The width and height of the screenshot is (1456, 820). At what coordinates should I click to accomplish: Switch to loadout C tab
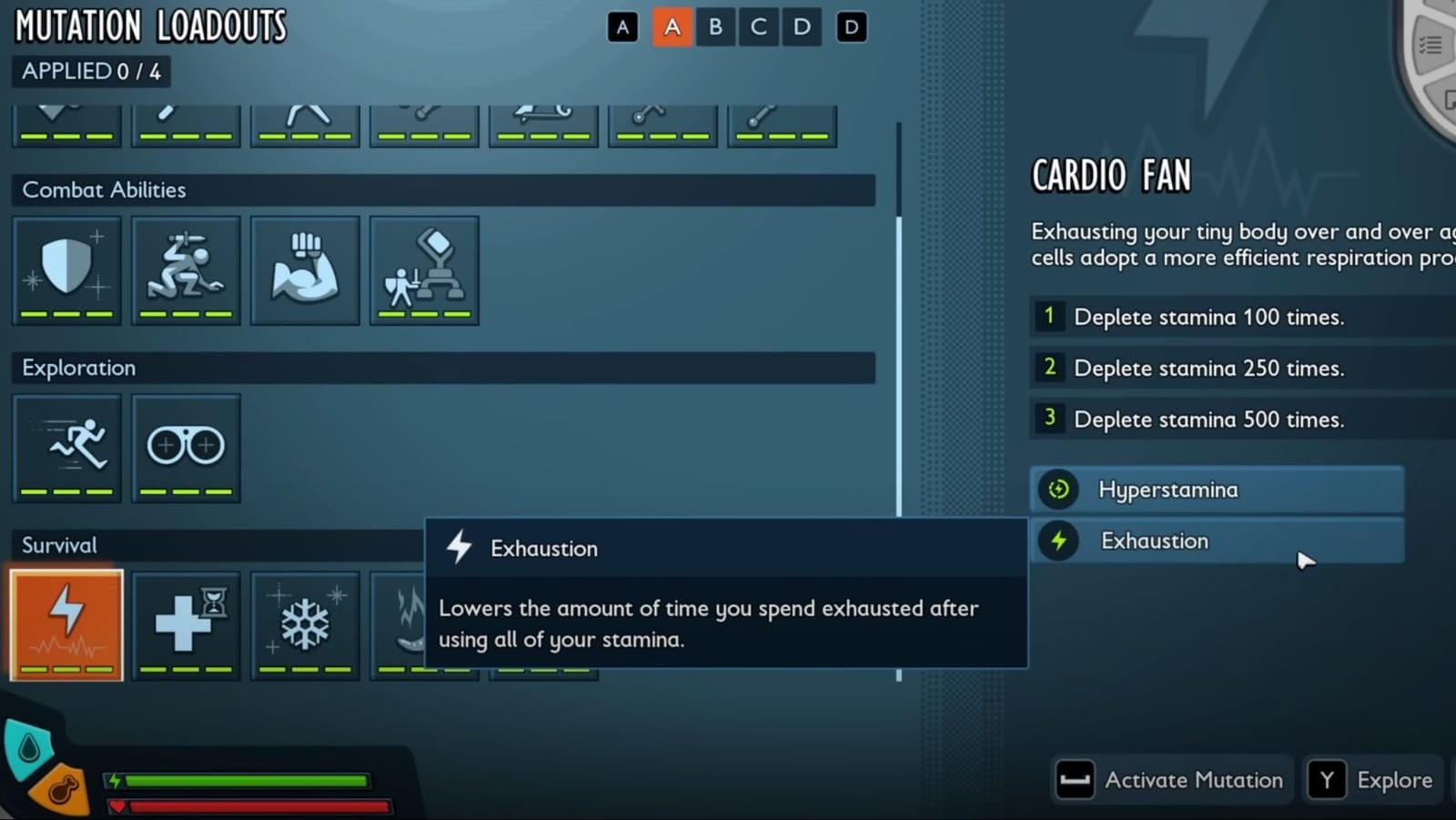[x=758, y=26]
